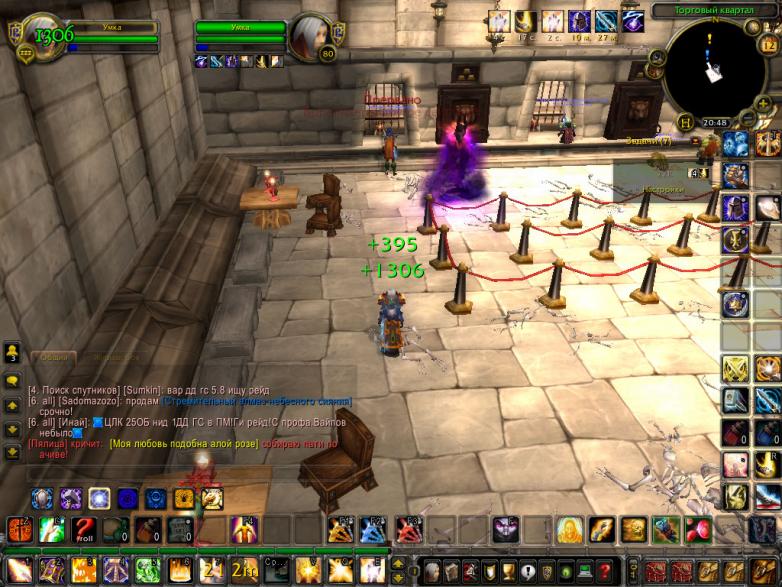782x587 pixels.
Task: Use the red question mark Roll button
Action: pyautogui.click(x=82, y=529)
